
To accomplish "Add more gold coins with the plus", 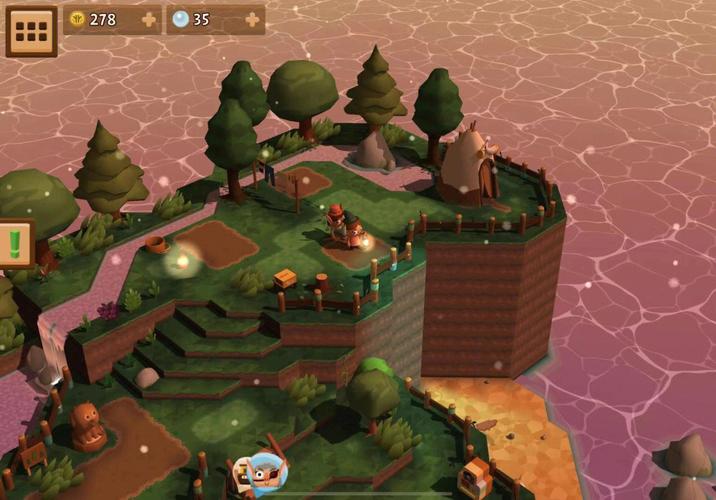I will [x=149, y=19].
